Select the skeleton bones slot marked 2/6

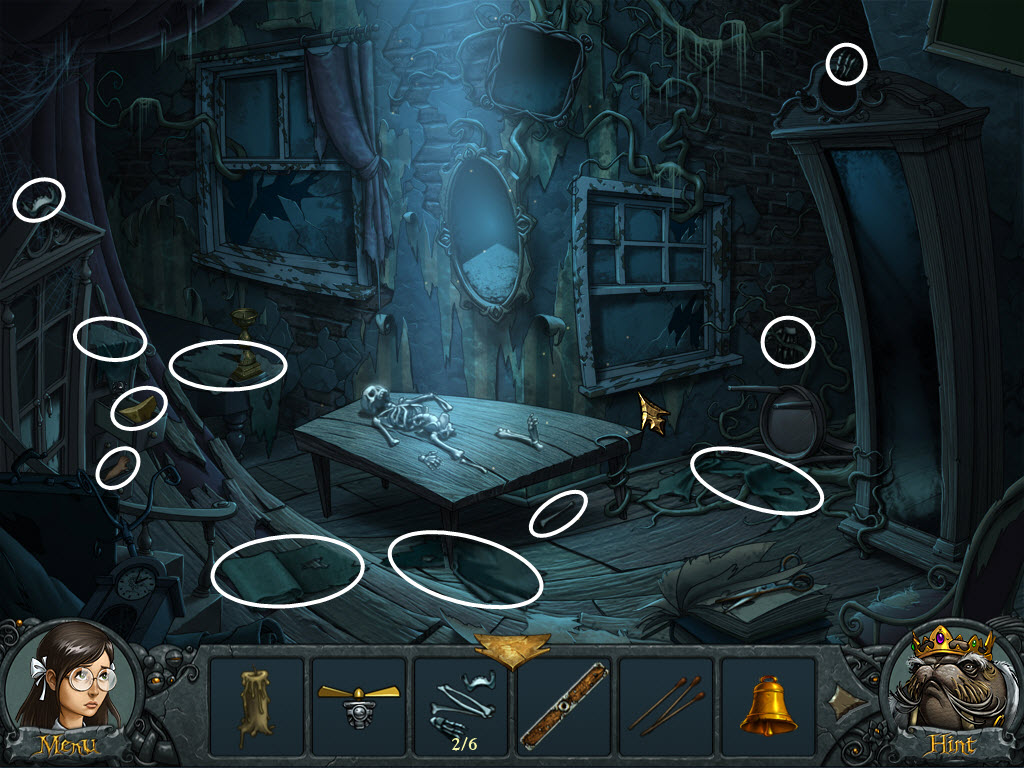461,706
